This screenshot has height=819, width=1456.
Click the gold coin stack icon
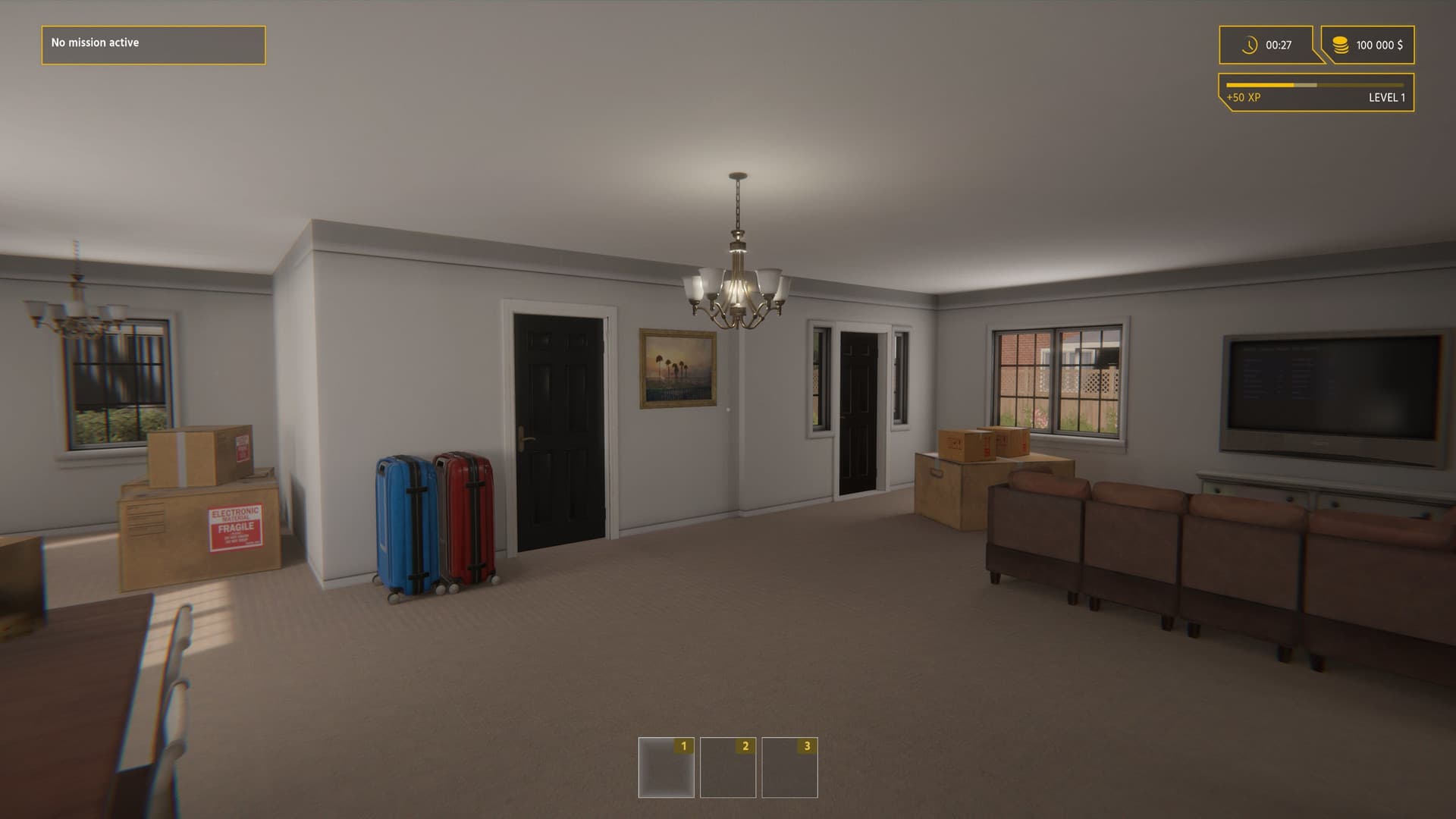[1341, 45]
